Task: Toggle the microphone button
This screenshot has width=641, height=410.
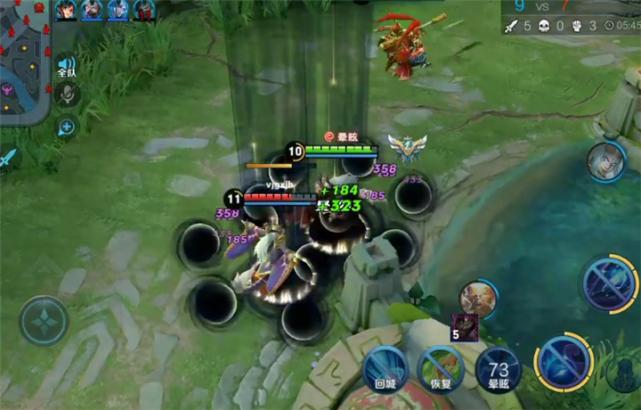Action: click(x=66, y=95)
